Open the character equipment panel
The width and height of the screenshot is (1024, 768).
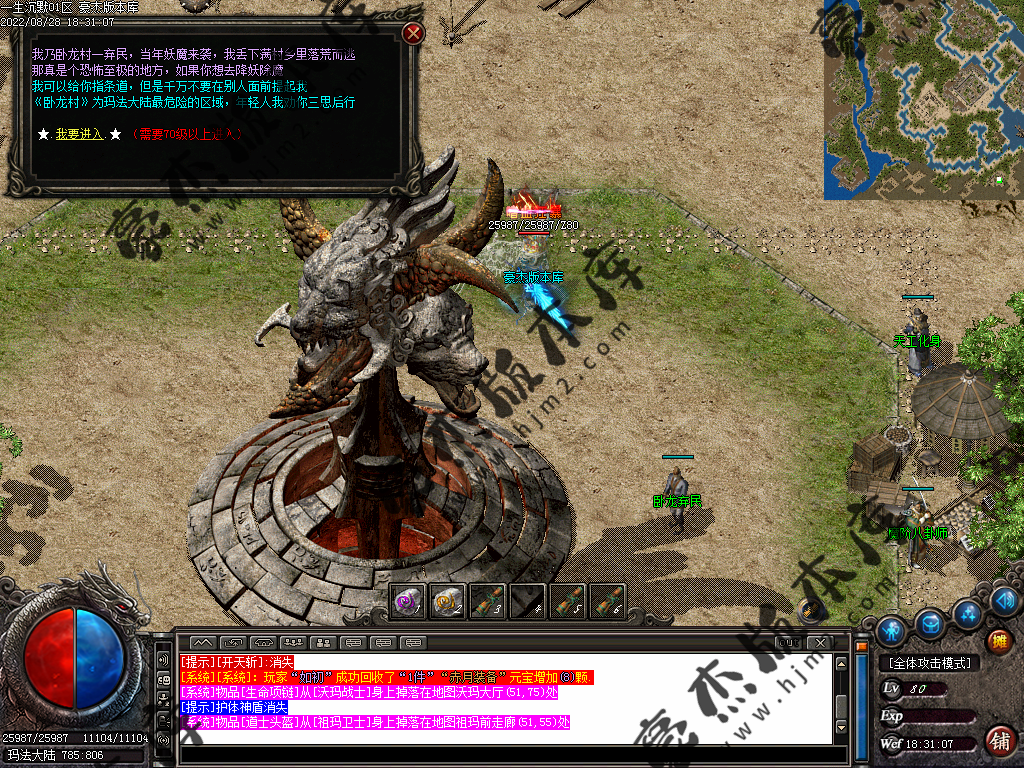891,630
